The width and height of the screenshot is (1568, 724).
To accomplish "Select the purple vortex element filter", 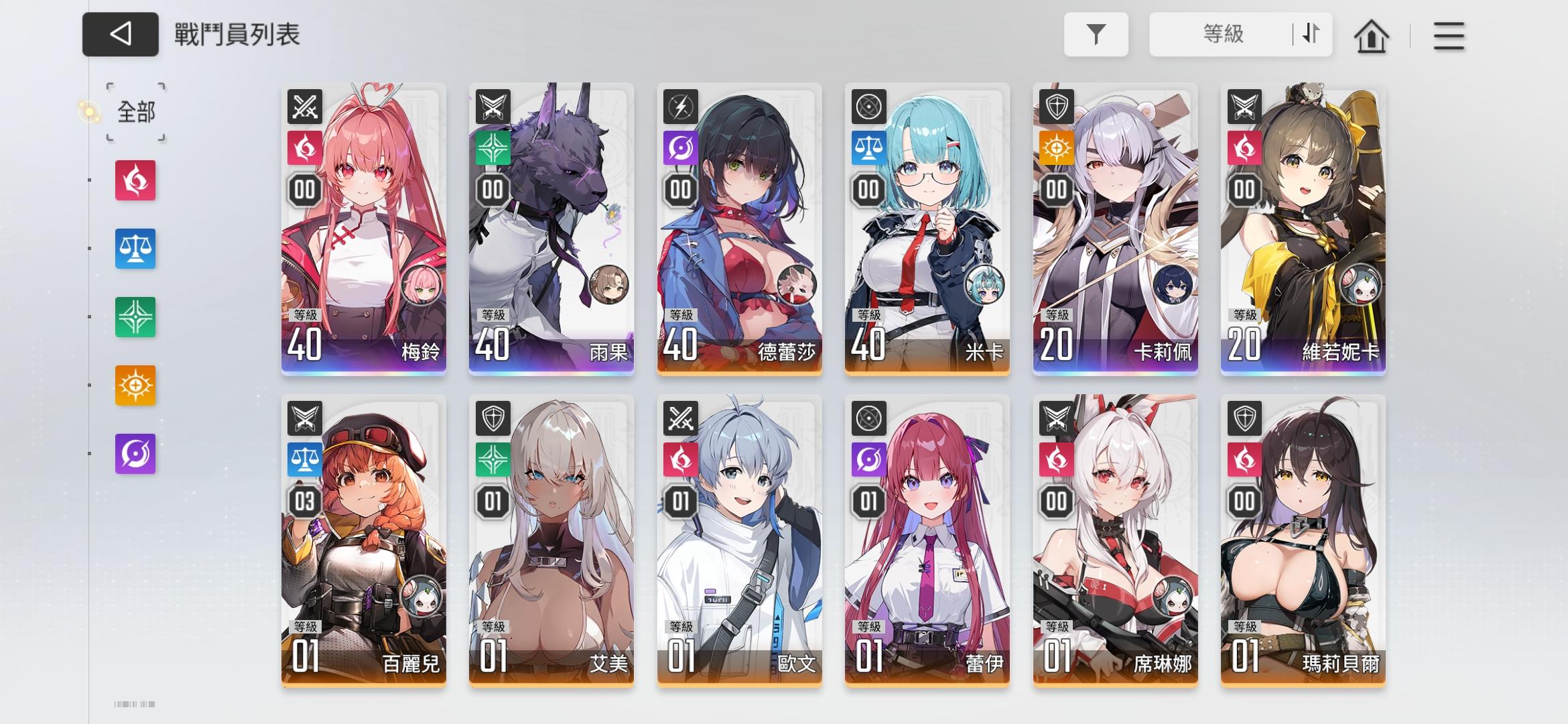I will pos(135,455).
